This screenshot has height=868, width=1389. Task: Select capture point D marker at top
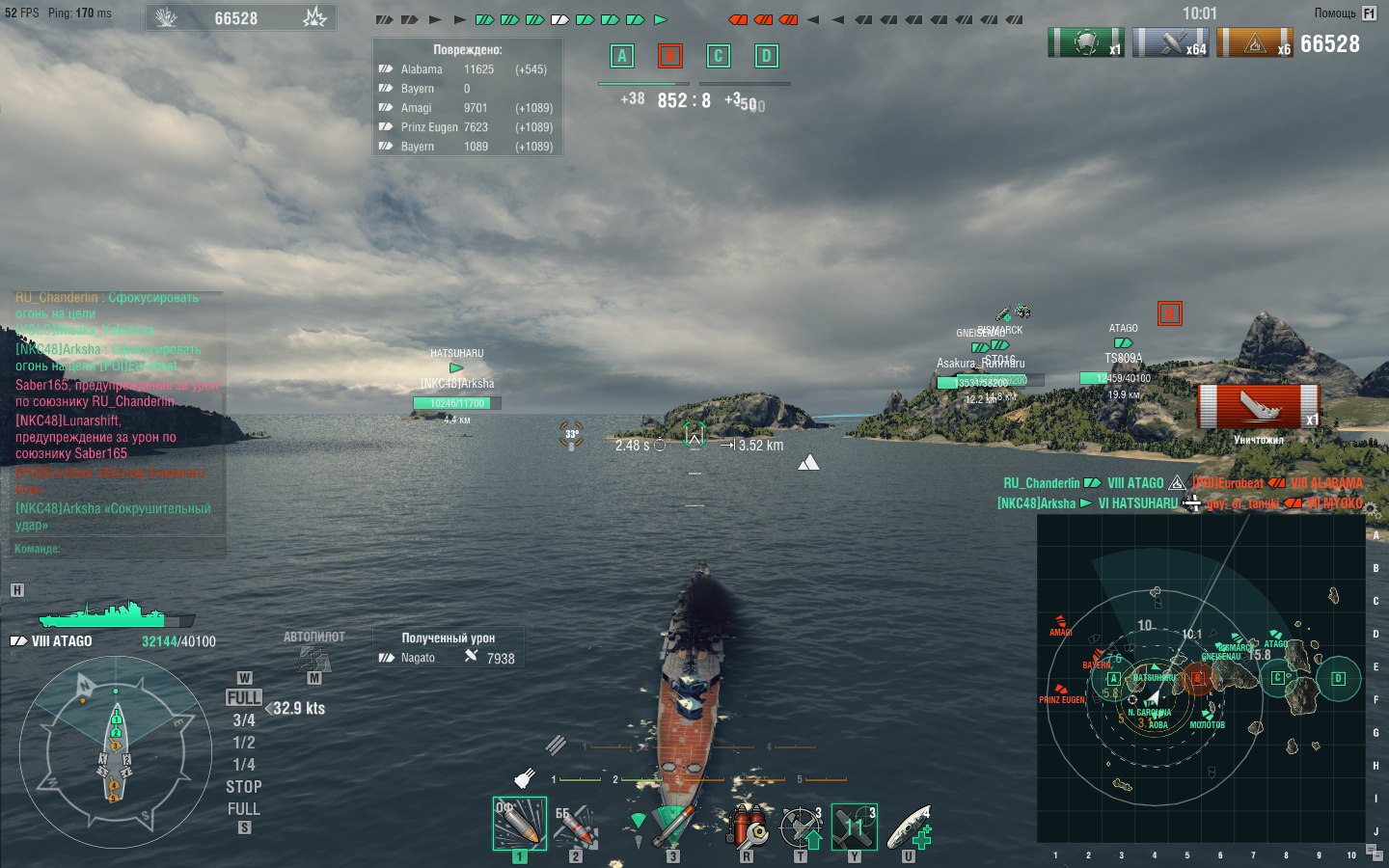pyautogui.click(x=766, y=56)
